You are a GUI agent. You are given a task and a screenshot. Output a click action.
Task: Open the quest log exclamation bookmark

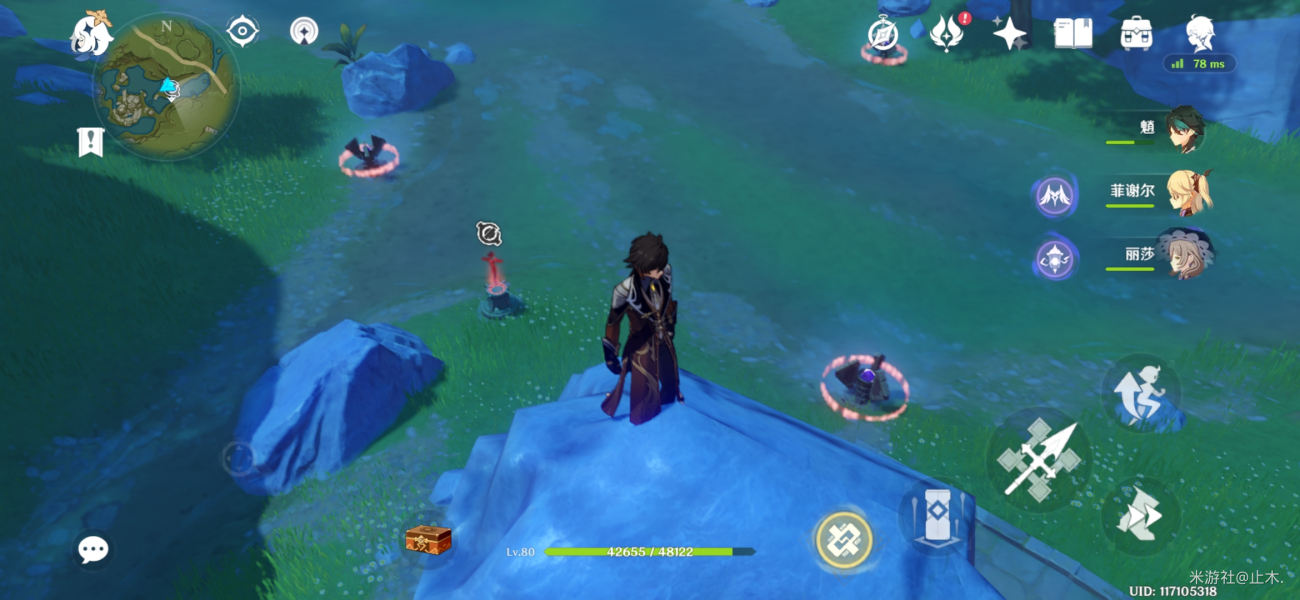point(91,142)
